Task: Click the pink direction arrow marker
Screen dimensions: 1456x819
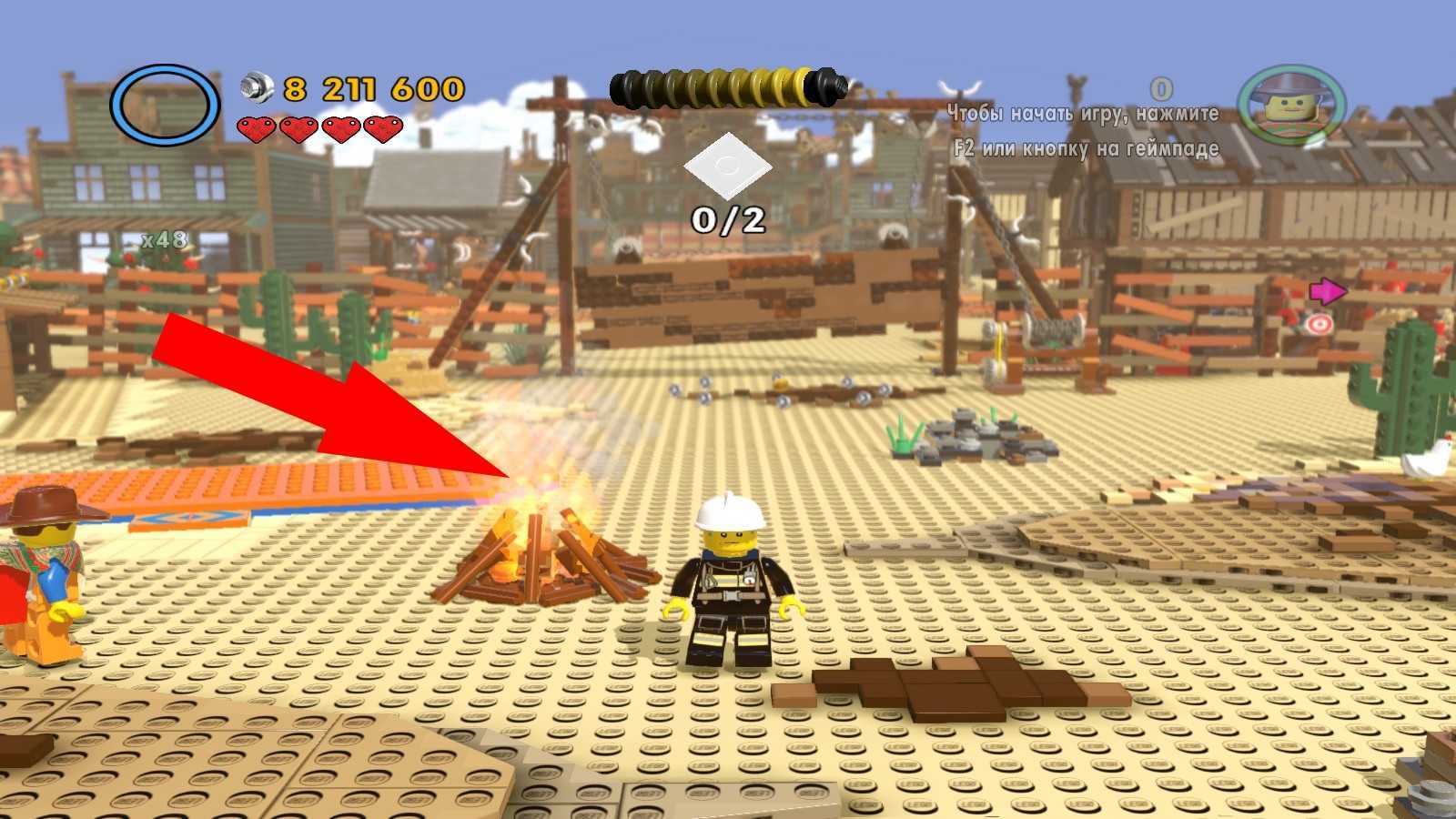Action: 1328,291
